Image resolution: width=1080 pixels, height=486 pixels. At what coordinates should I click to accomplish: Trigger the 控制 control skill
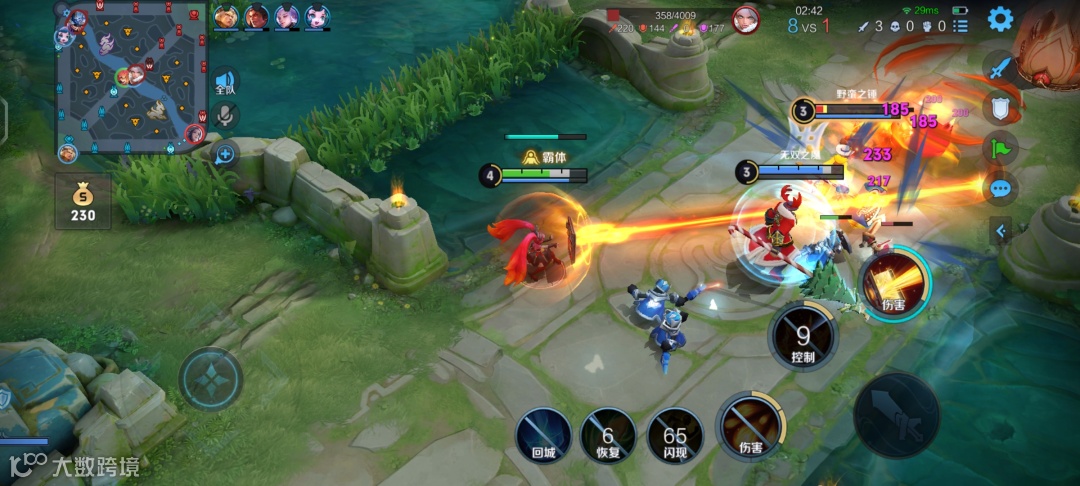tap(803, 337)
